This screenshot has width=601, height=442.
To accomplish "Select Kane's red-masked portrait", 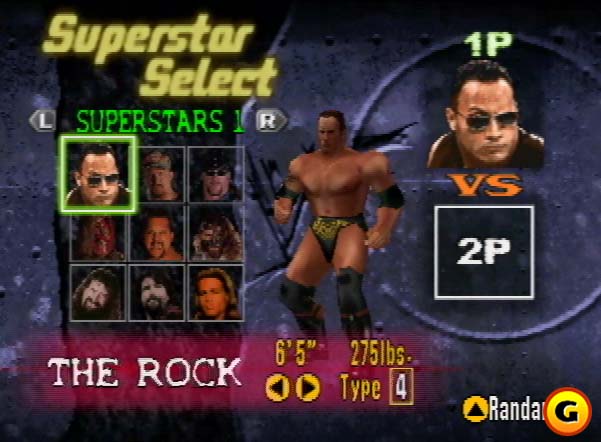I will 98,232.
